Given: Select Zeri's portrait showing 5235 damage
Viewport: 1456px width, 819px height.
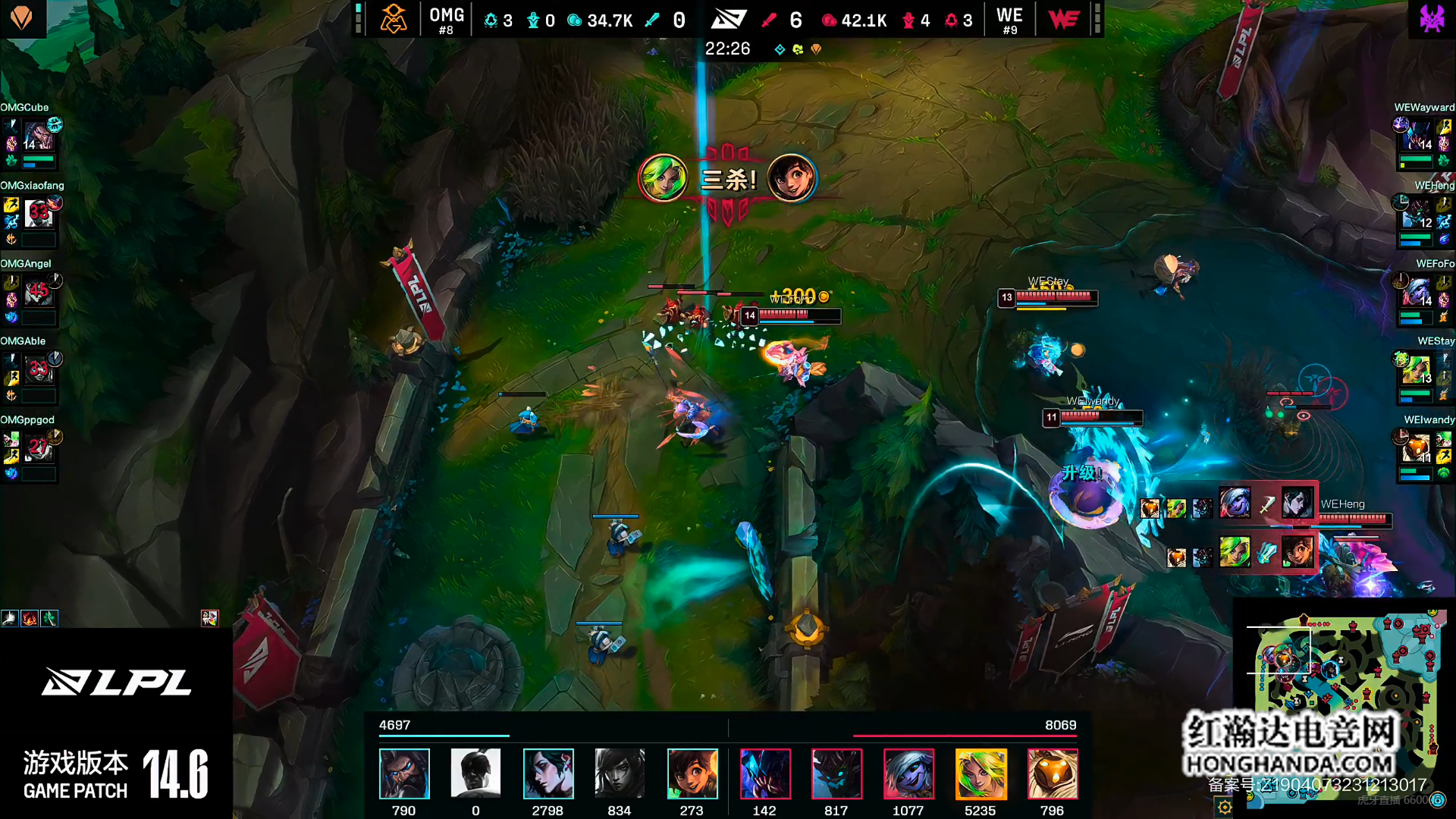Looking at the screenshot, I should 981,773.
